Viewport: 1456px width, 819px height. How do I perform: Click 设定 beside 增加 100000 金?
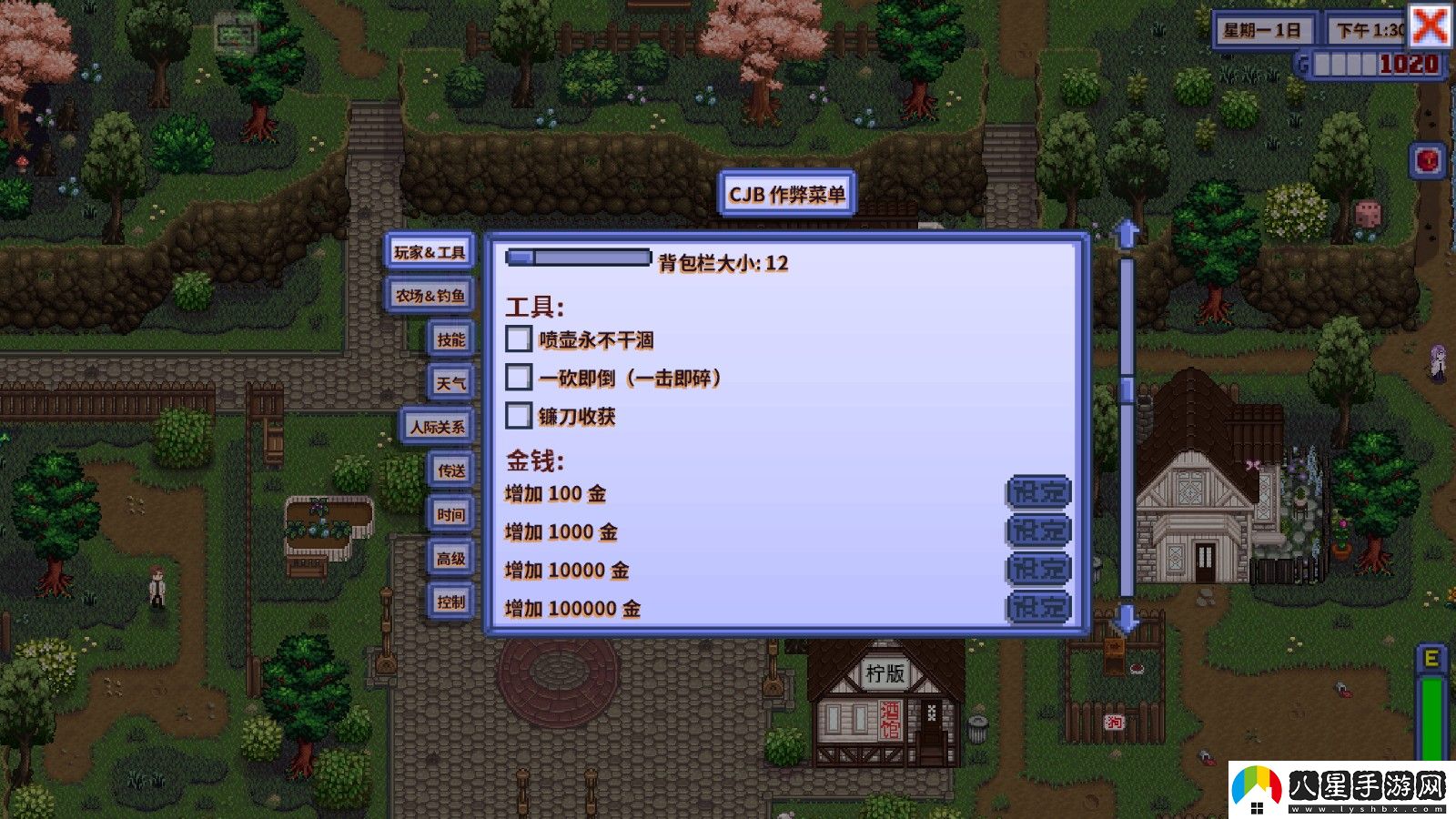click(1037, 608)
